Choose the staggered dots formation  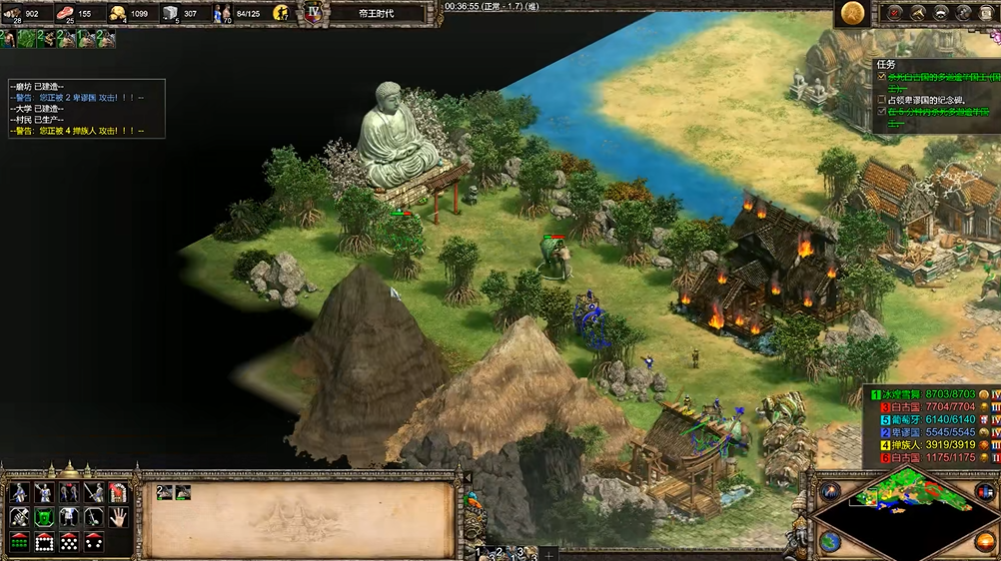click(x=69, y=541)
